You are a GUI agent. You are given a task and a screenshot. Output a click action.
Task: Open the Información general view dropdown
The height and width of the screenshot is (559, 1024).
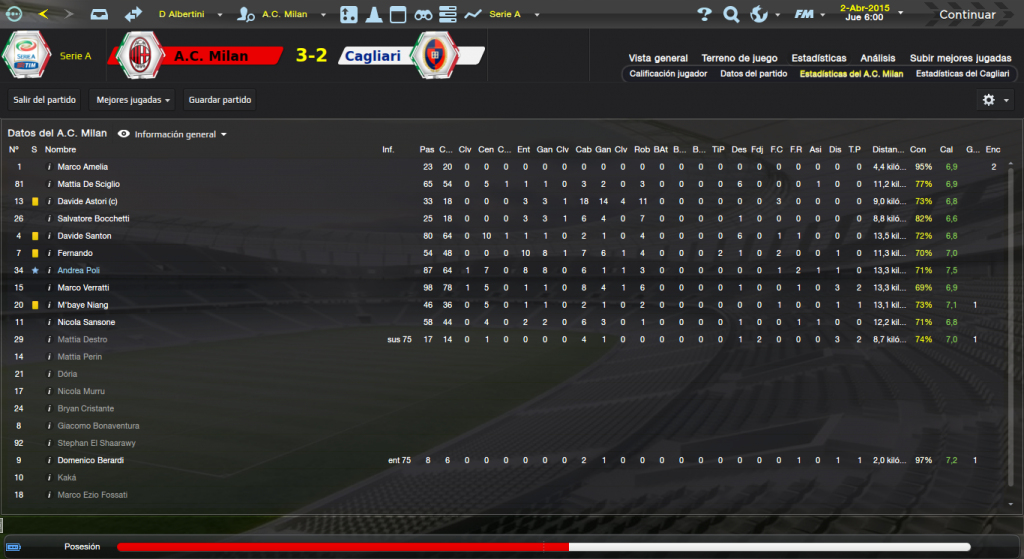174,134
